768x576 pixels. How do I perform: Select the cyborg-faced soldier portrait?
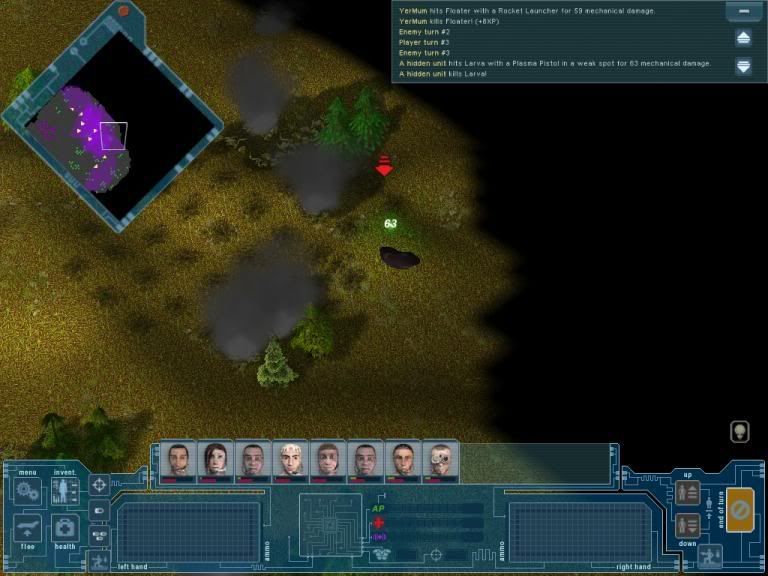tap(440, 461)
